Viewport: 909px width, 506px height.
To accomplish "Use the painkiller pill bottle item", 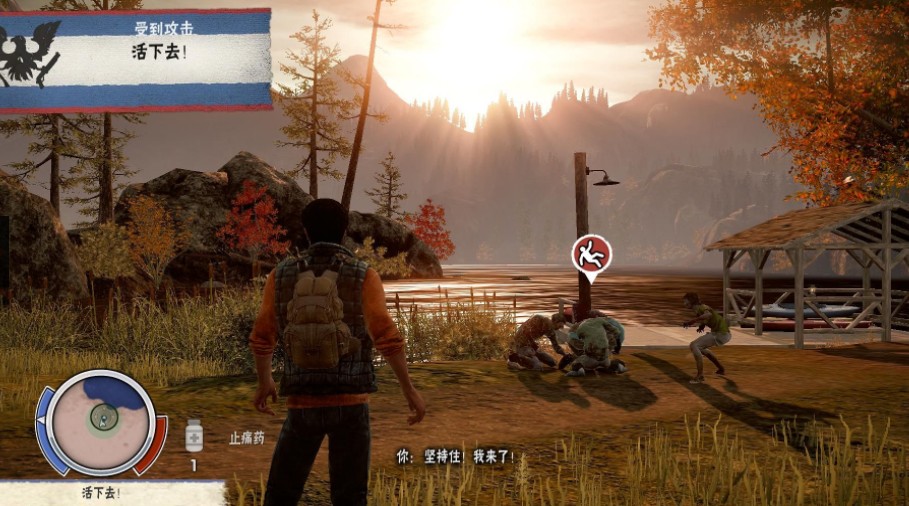I will pyautogui.click(x=194, y=435).
